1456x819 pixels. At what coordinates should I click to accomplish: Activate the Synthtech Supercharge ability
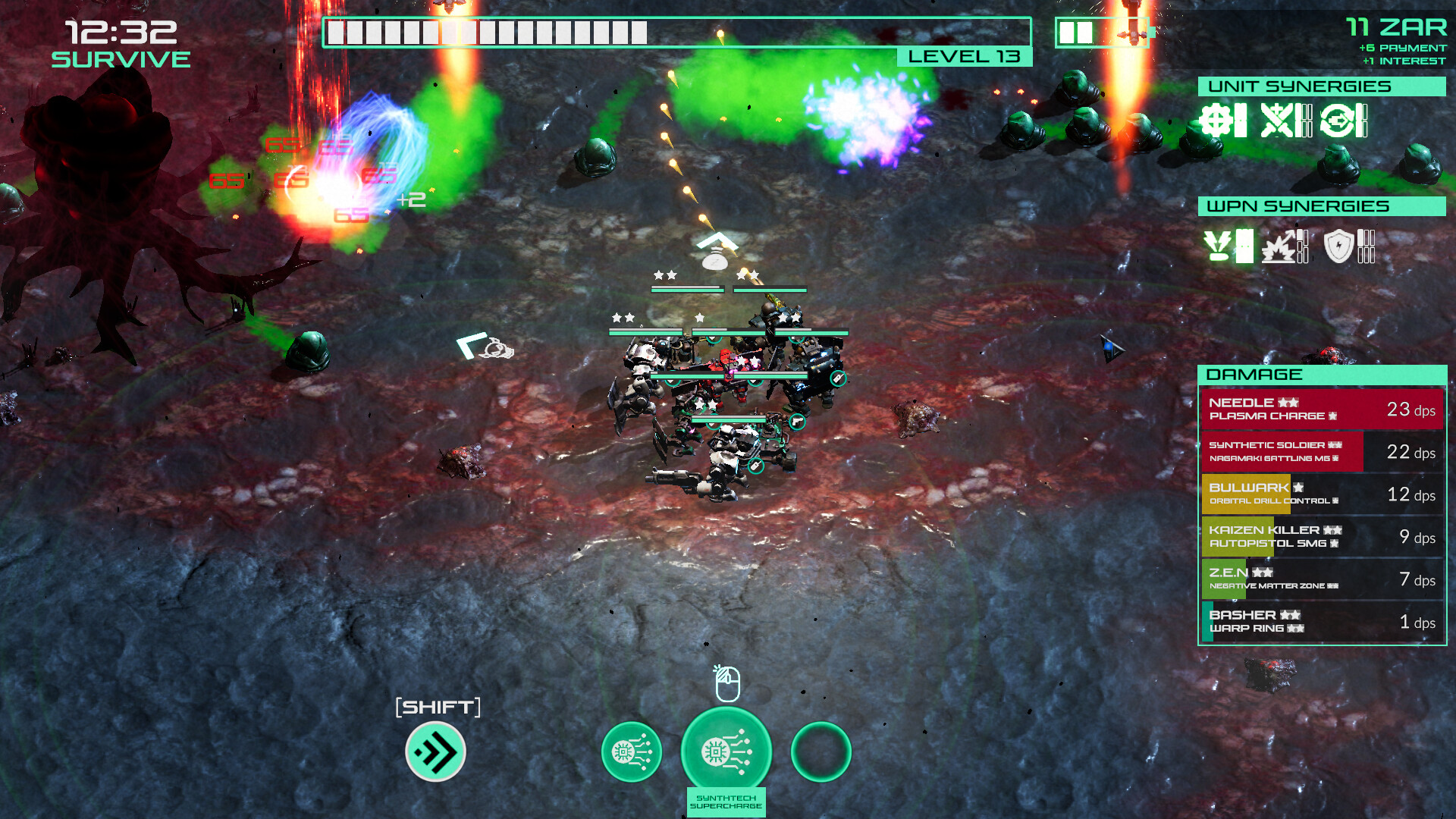pyautogui.click(x=726, y=751)
